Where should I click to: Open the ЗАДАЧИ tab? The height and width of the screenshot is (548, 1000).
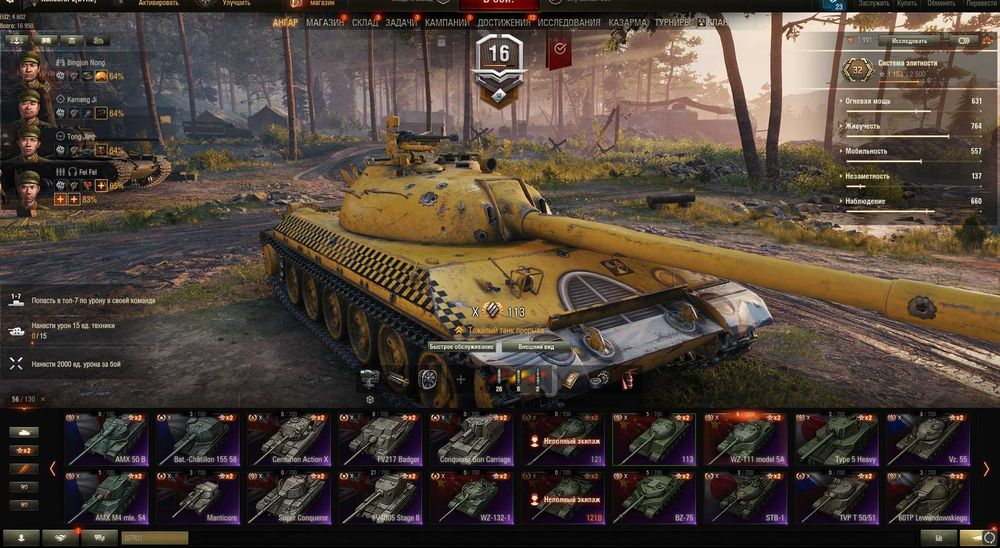pyautogui.click(x=401, y=22)
